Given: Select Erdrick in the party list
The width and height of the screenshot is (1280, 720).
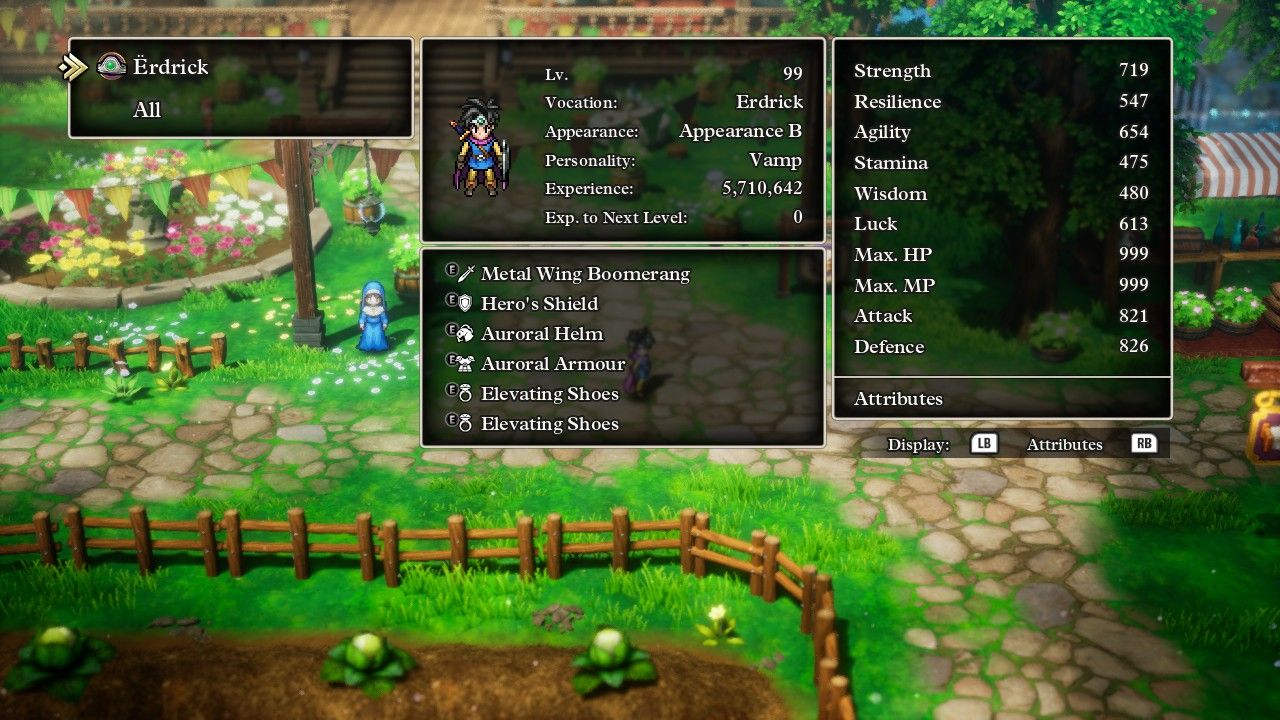Looking at the screenshot, I should coord(169,67).
